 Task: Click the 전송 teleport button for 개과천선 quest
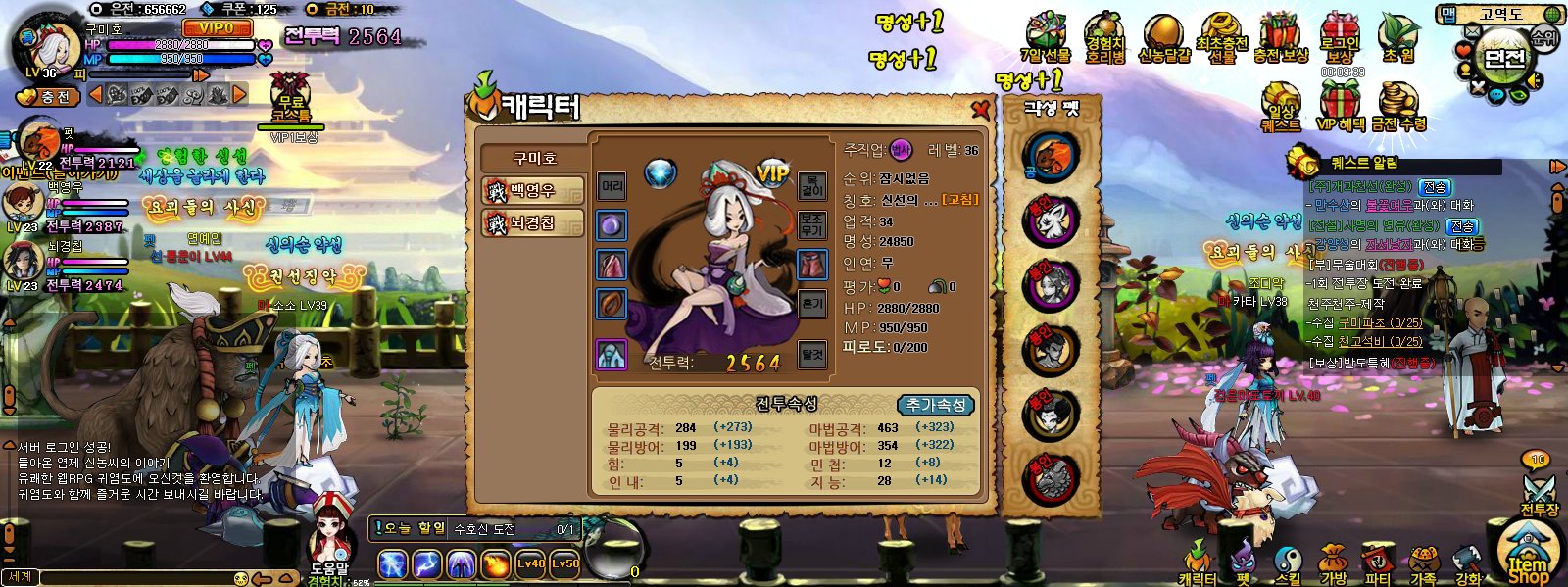click(x=1436, y=187)
